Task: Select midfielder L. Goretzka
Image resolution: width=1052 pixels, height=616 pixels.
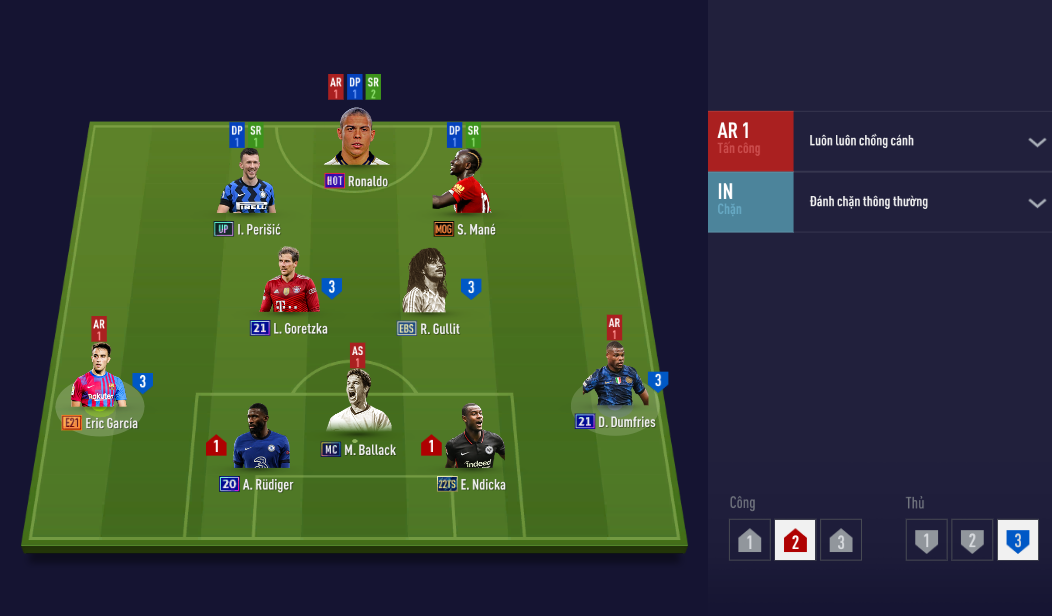Action: click(x=290, y=283)
